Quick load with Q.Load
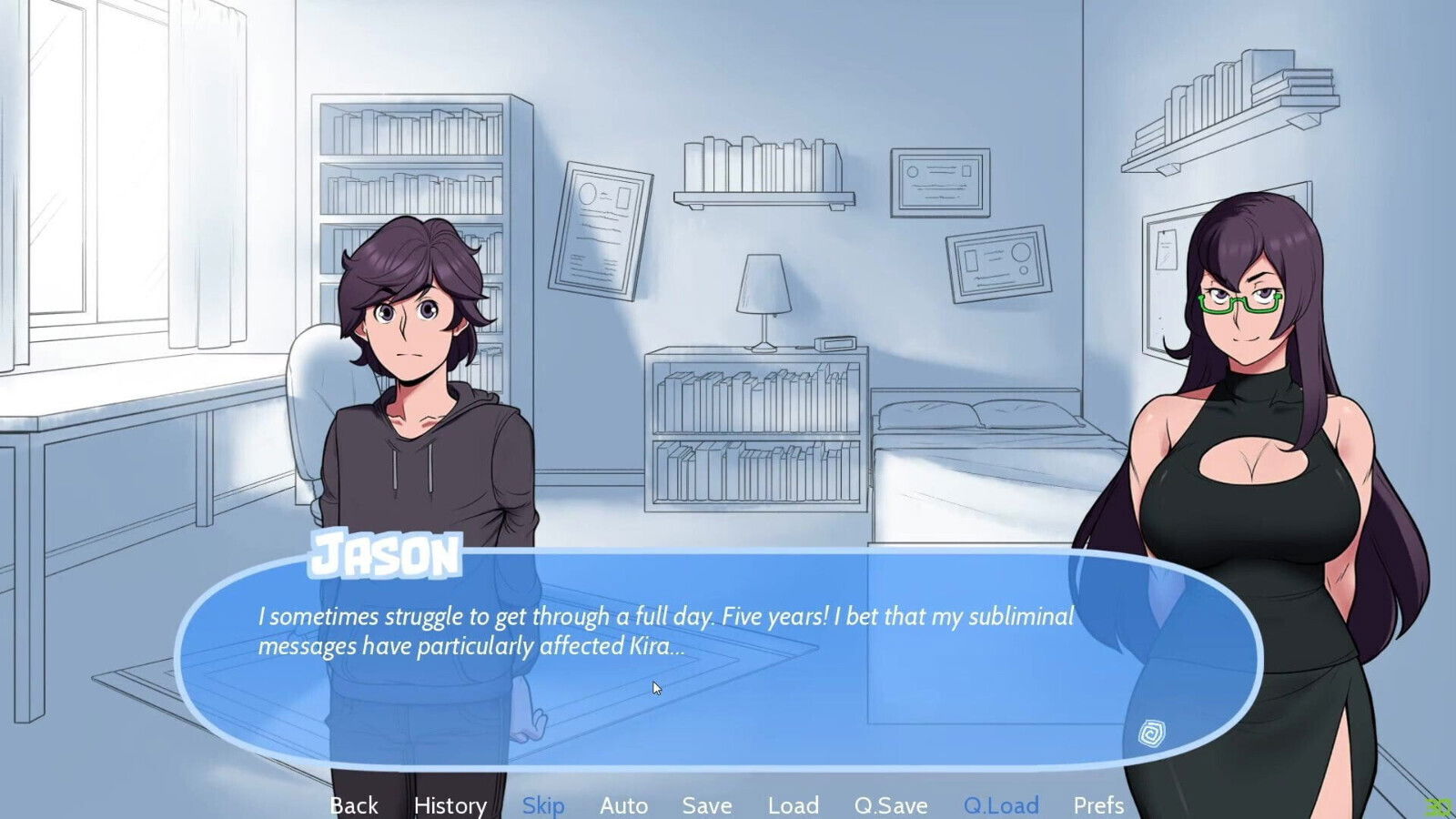Screen dimensions: 1456x819 point(1001,805)
